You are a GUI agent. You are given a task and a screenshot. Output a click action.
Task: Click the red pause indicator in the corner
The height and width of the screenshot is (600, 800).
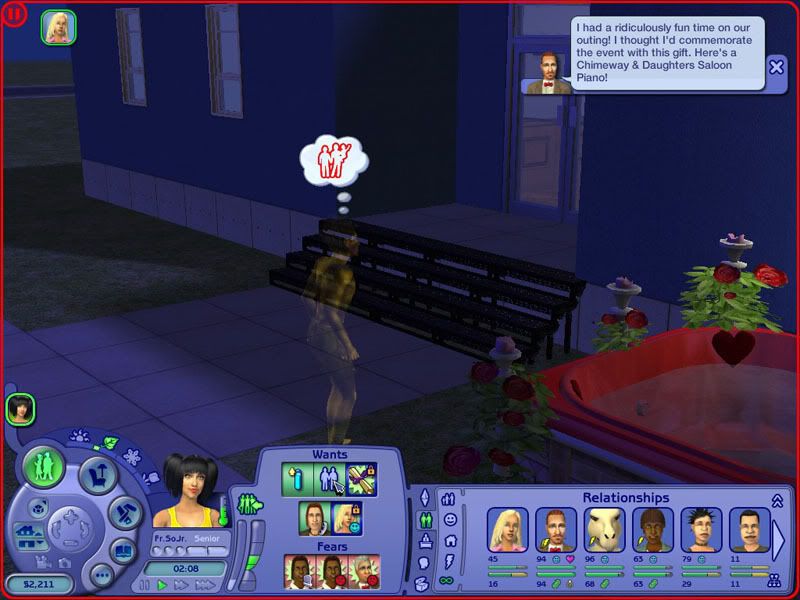click(14, 15)
